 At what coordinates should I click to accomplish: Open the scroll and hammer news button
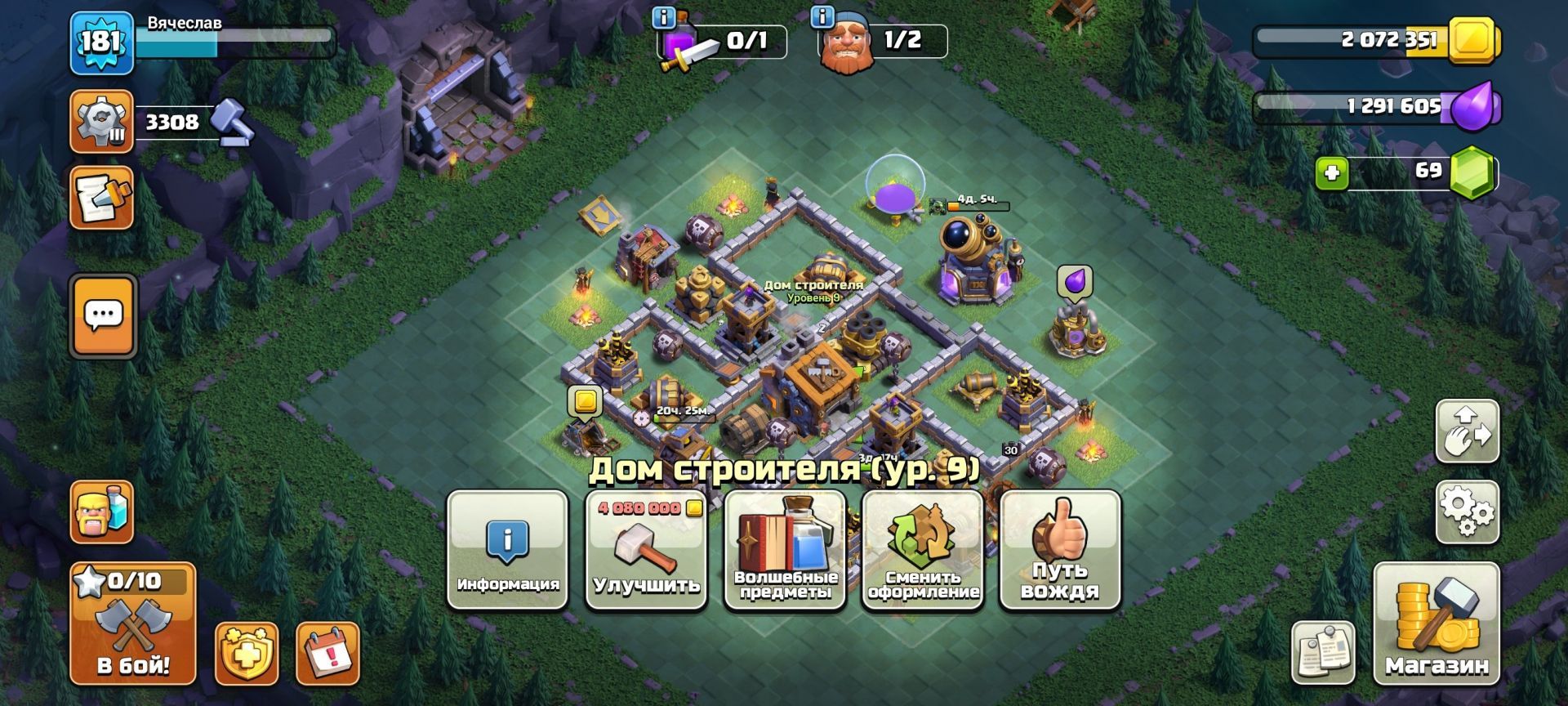[102, 198]
